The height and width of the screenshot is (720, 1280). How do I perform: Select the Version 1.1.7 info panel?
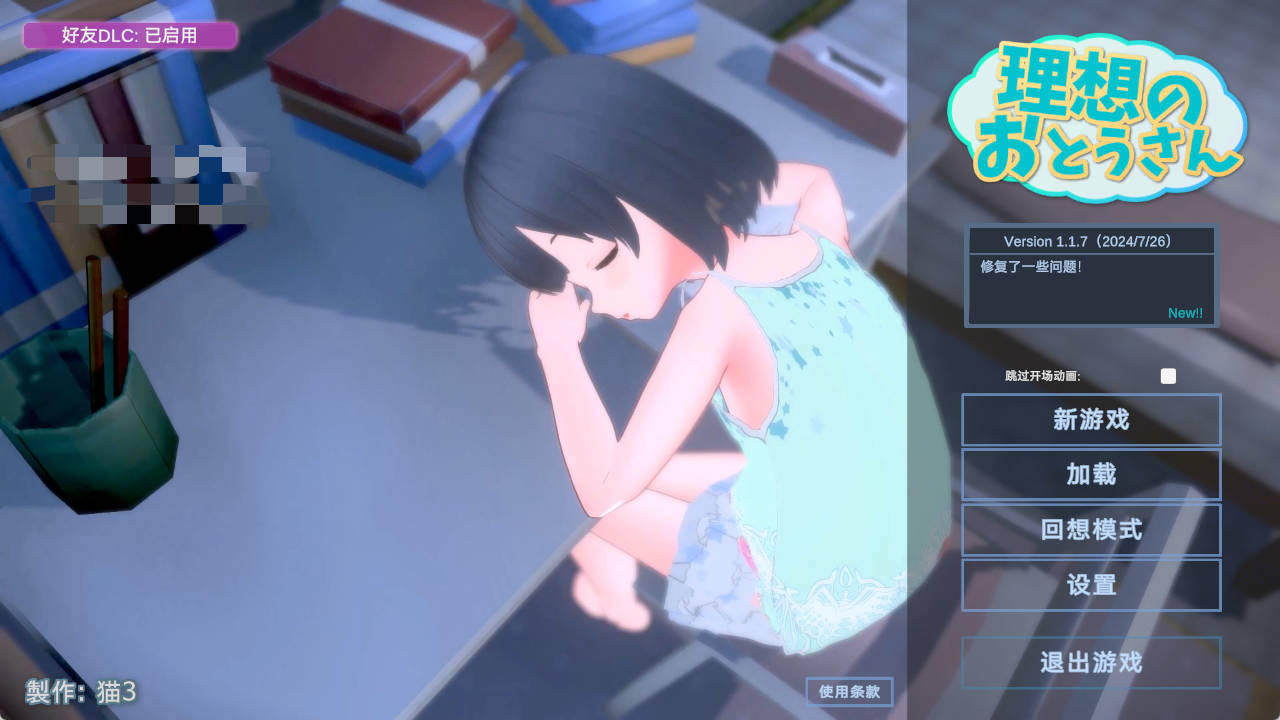coord(1090,240)
